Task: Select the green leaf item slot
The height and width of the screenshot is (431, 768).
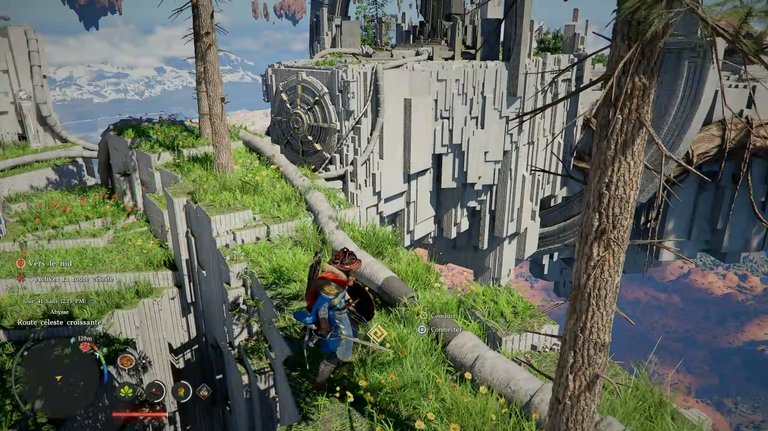Action: (128, 391)
